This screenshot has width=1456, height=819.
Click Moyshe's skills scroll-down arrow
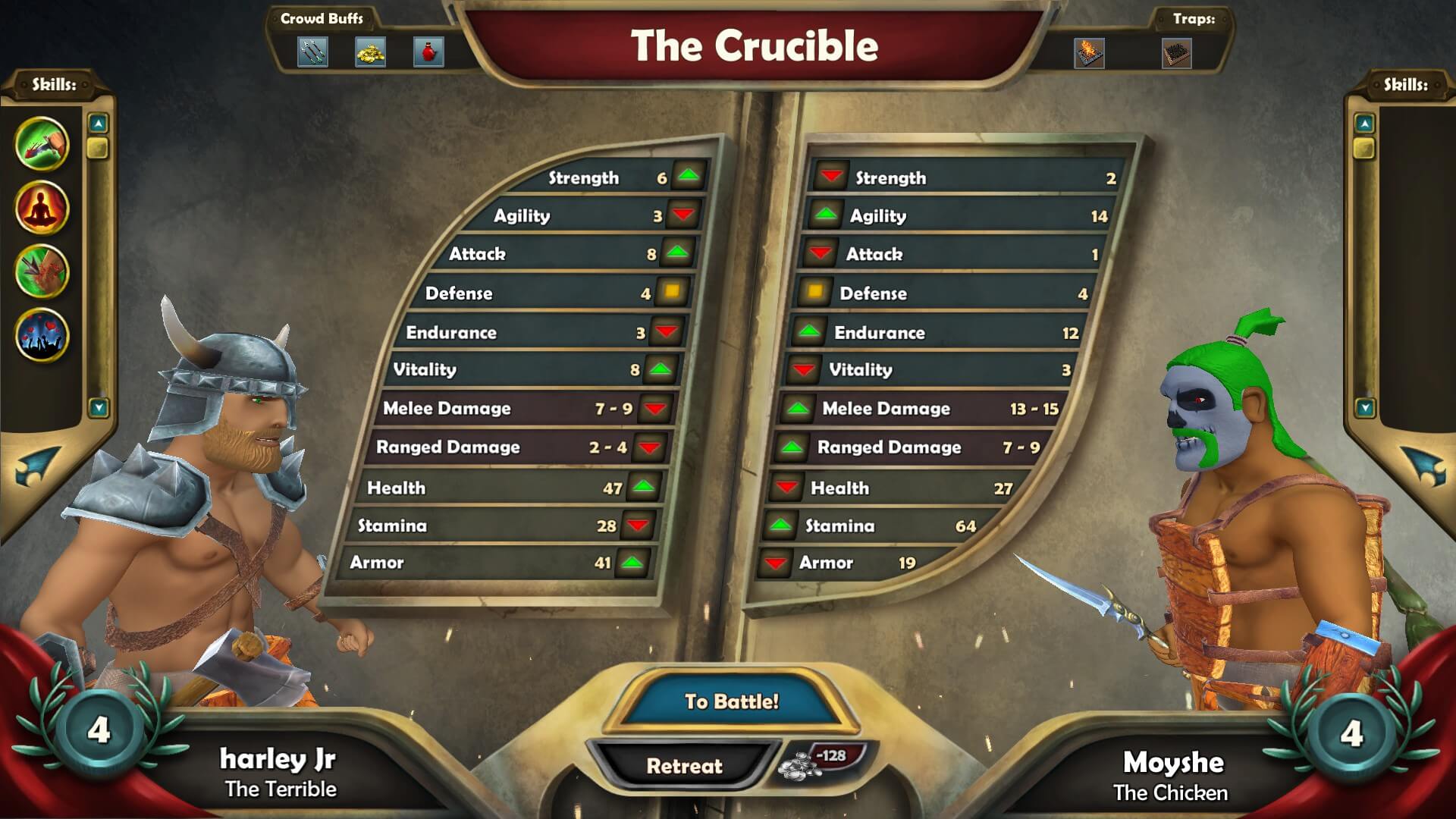click(1365, 408)
